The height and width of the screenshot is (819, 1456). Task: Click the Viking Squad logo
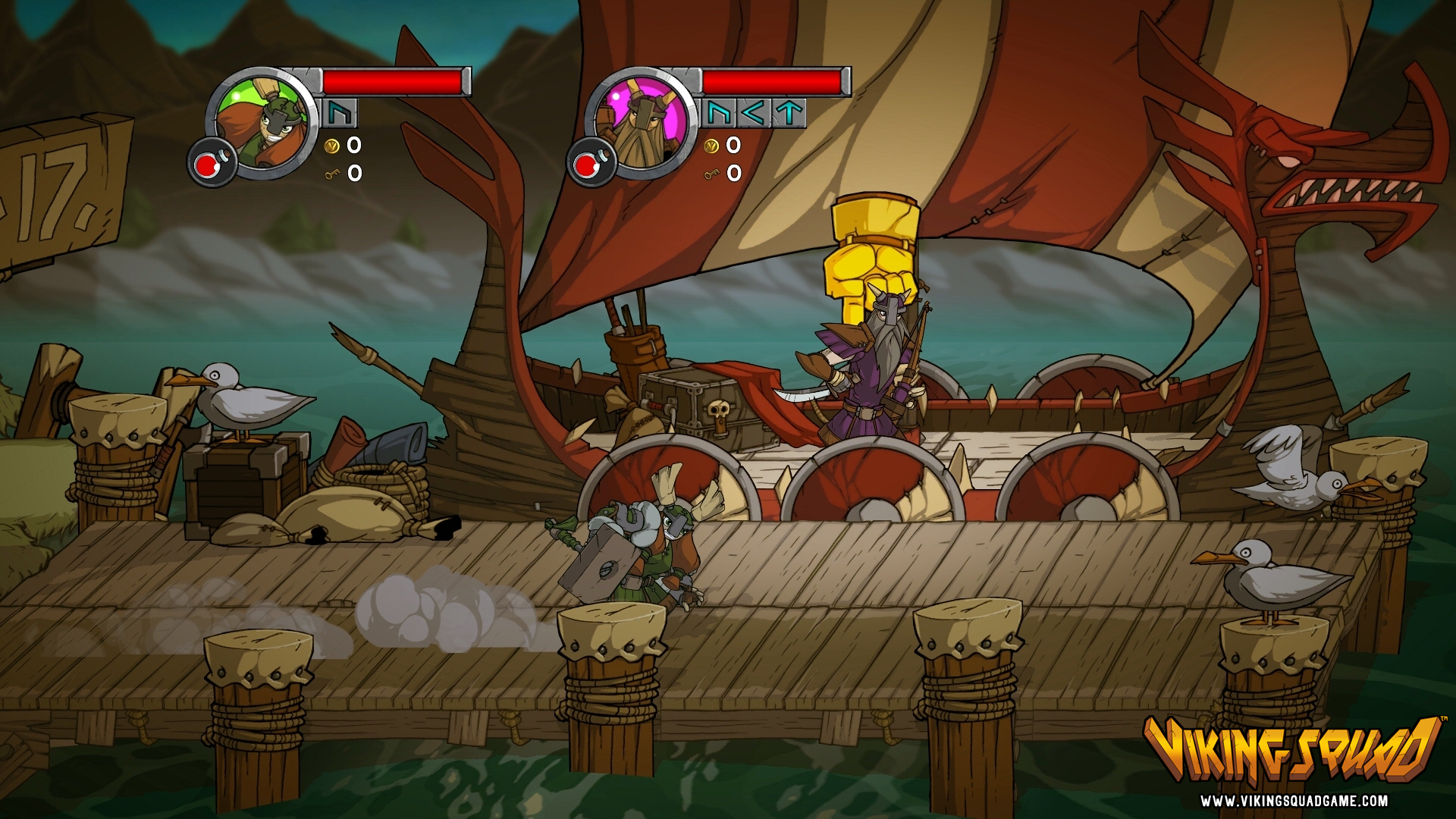(1292, 749)
